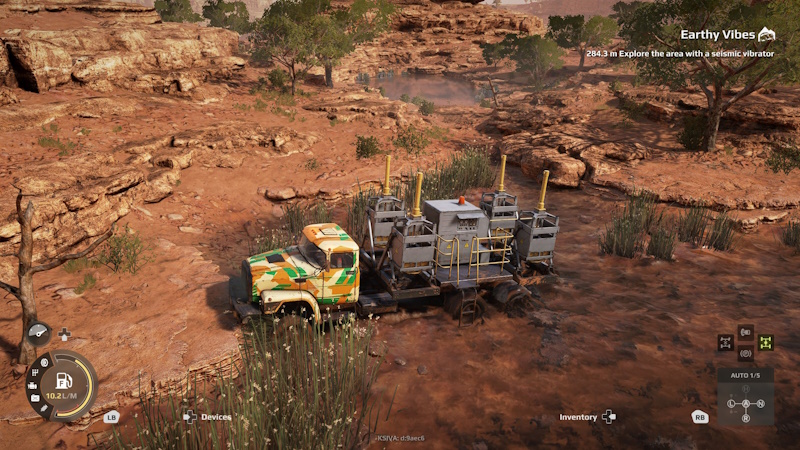Toggle the parking brake icon
The width and height of the screenshot is (800, 450).
coord(745,353)
